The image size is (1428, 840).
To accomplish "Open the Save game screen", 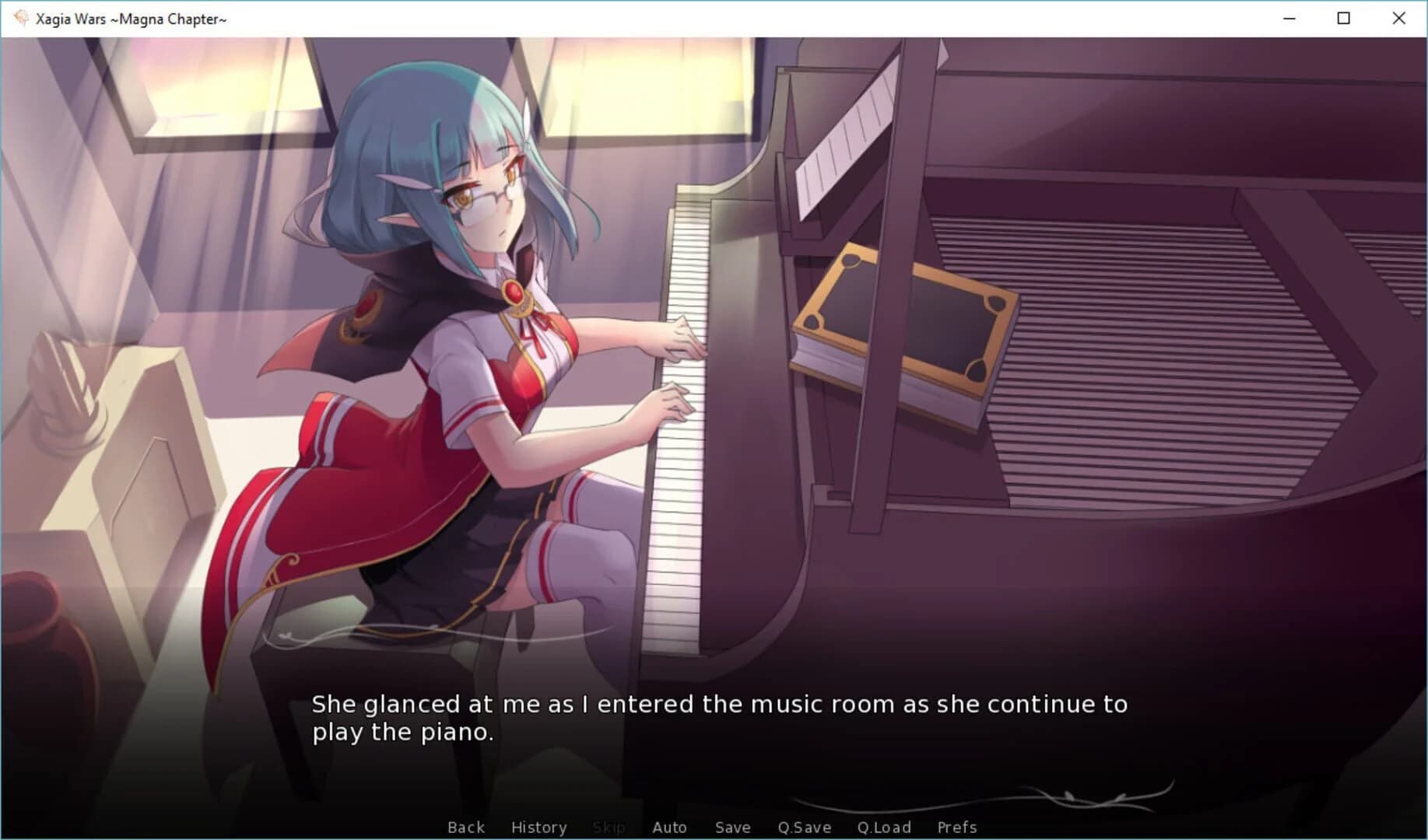I will pos(732,827).
